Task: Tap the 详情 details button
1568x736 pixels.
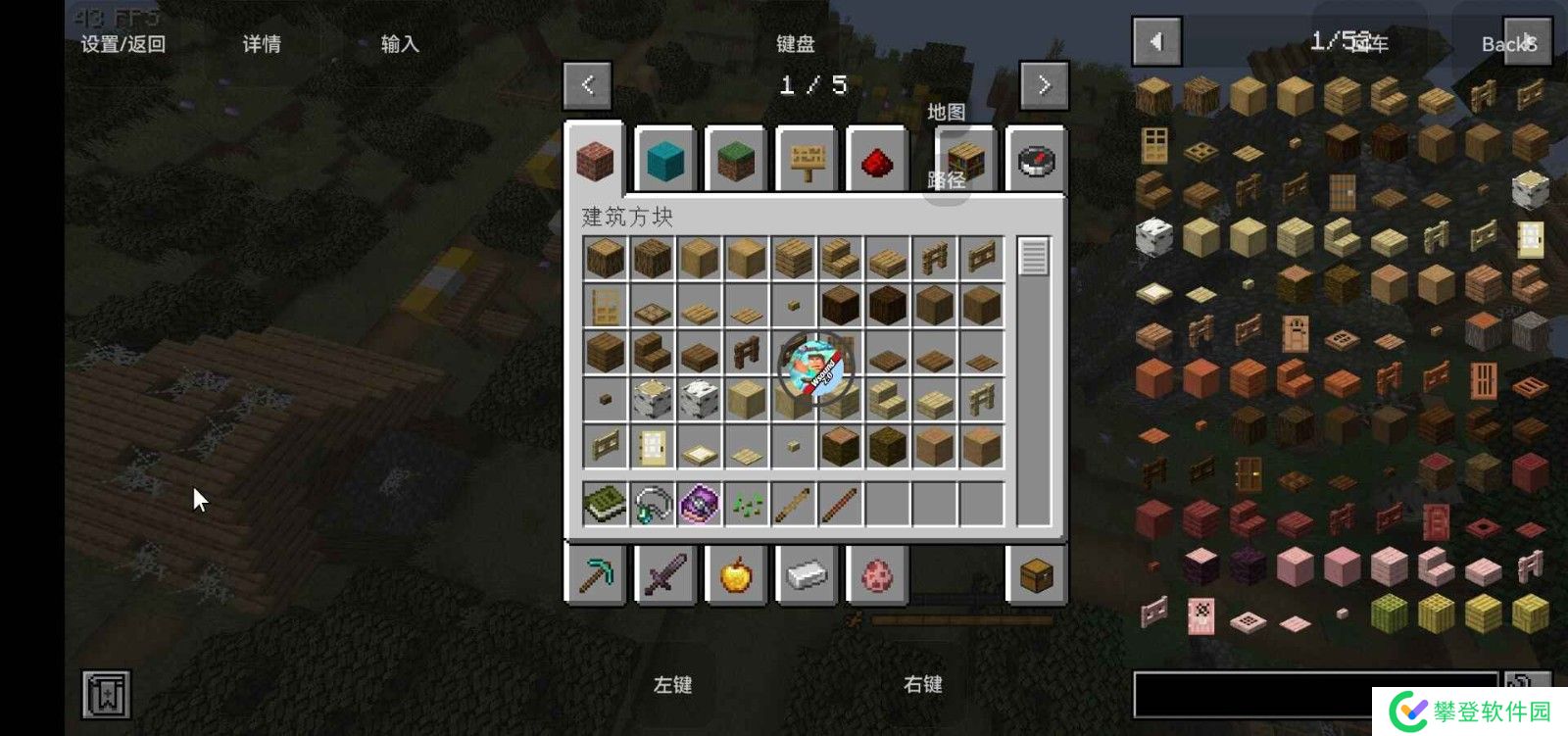Action: [x=262, y=44]
